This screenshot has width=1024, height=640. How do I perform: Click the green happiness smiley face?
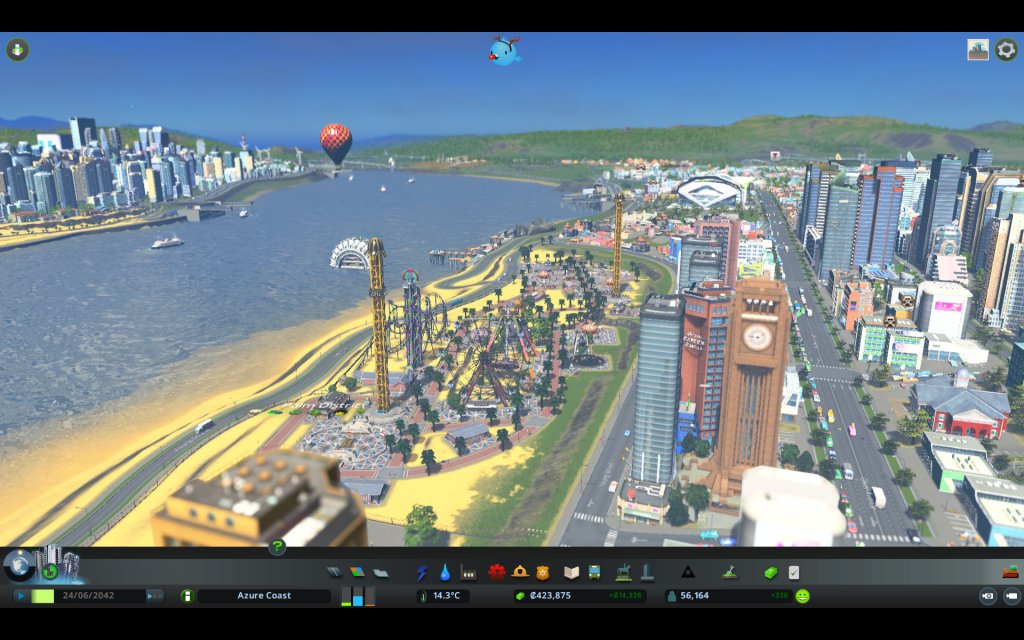point(802,596)
